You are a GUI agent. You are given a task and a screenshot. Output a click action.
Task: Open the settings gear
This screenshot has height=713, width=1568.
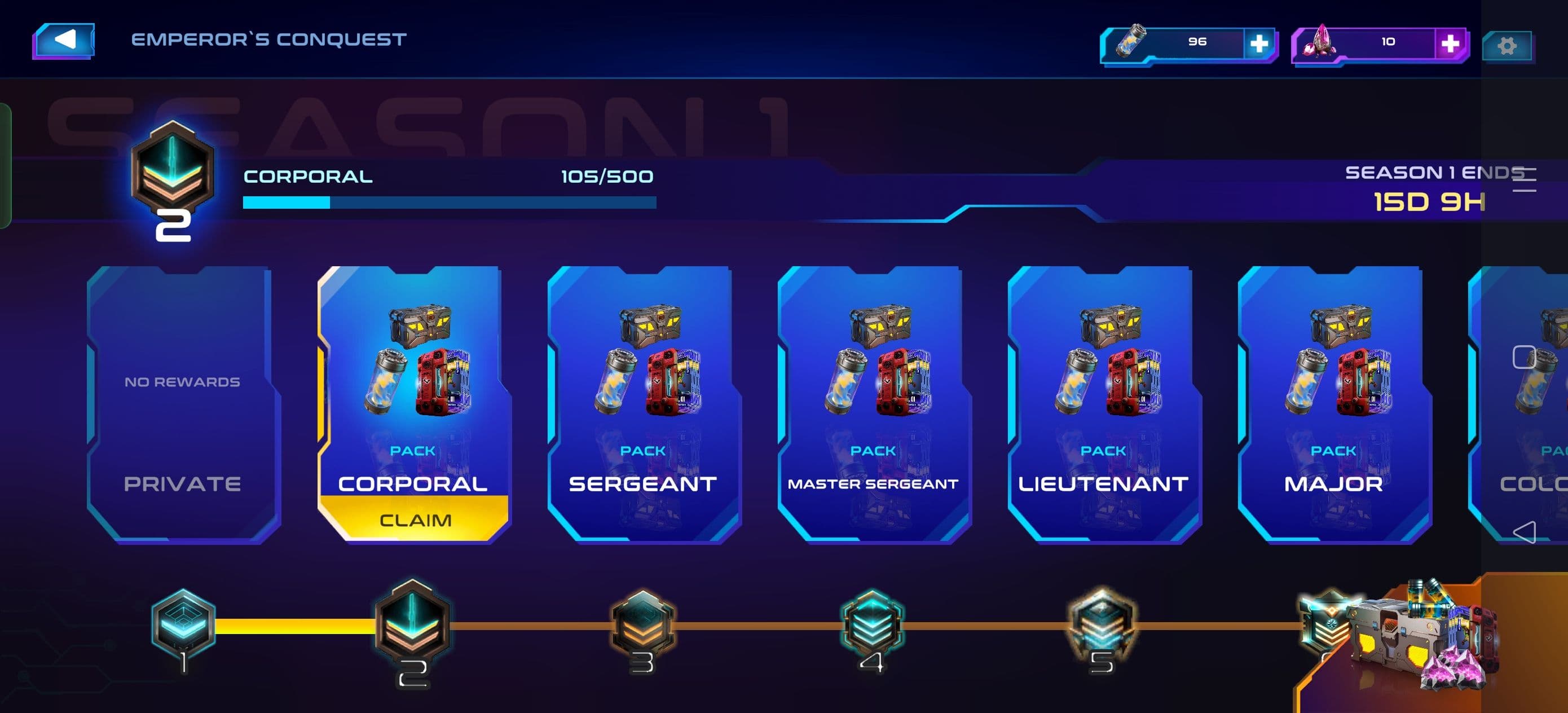tap(1507, 46)
